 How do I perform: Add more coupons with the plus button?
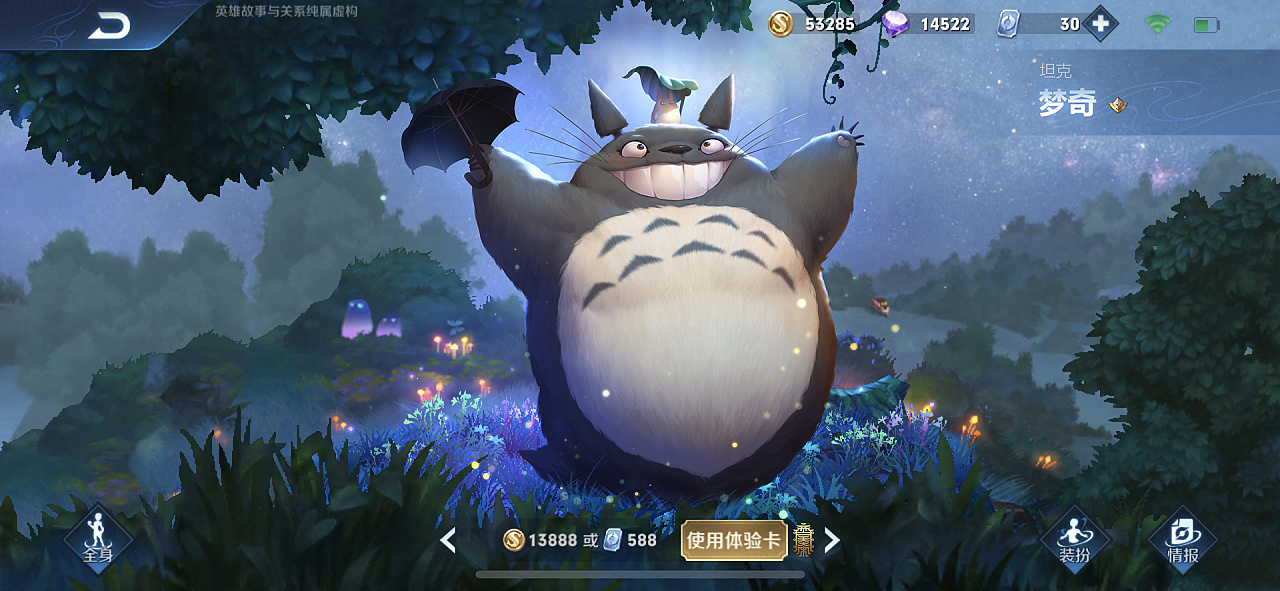[1100, 24]
